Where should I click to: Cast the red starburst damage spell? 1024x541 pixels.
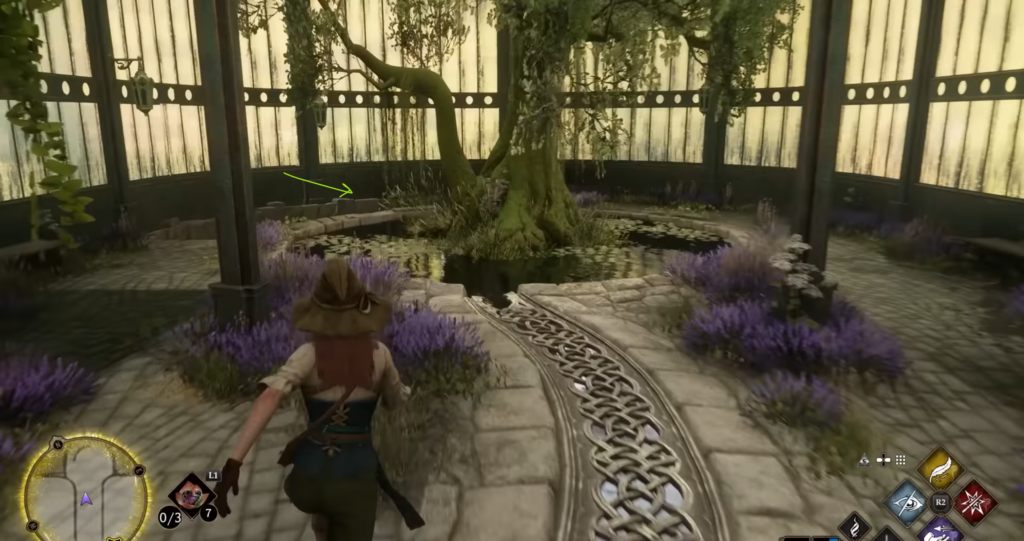tap(974, 502)
